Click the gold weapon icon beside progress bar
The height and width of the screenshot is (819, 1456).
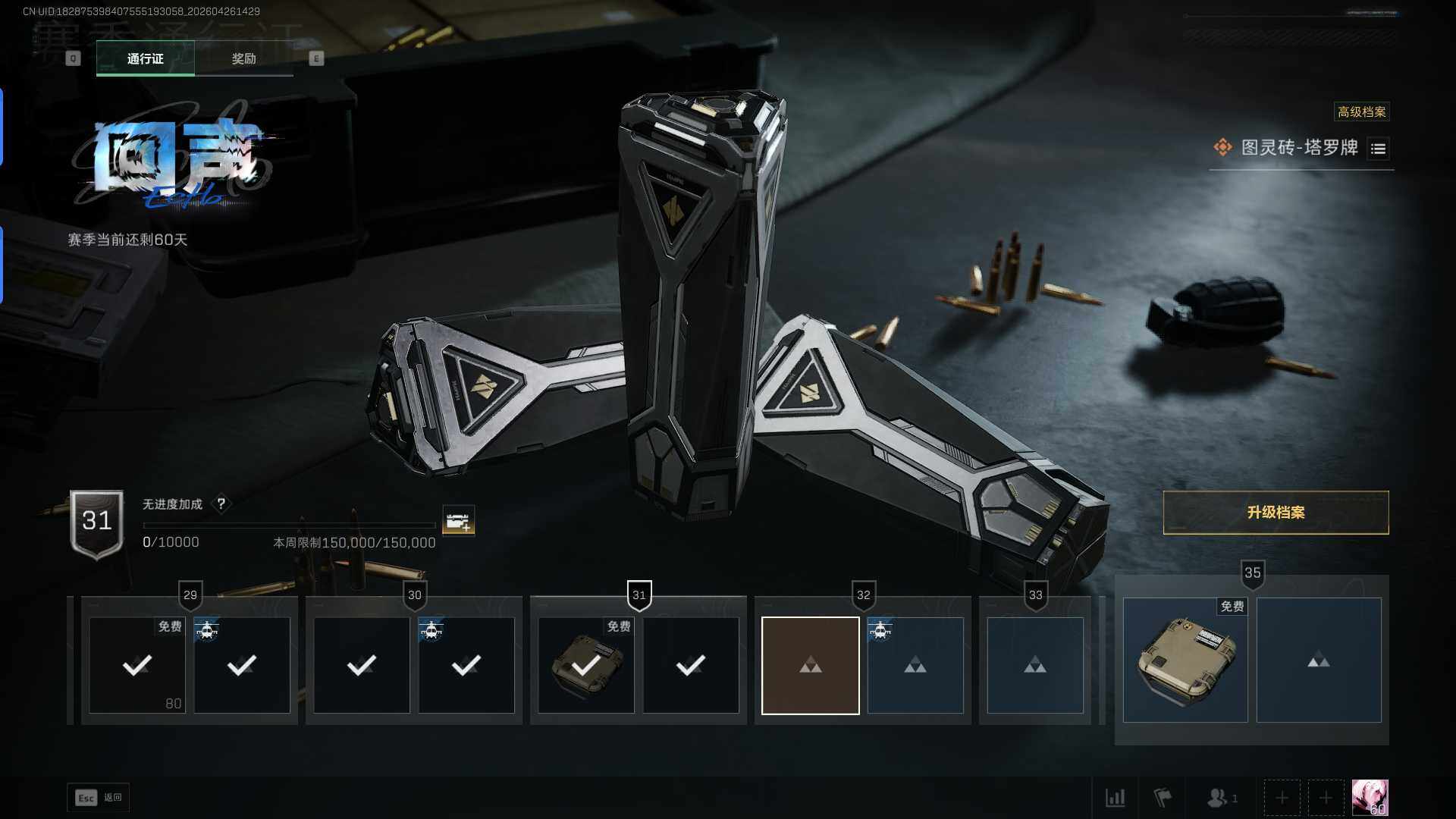458,521
